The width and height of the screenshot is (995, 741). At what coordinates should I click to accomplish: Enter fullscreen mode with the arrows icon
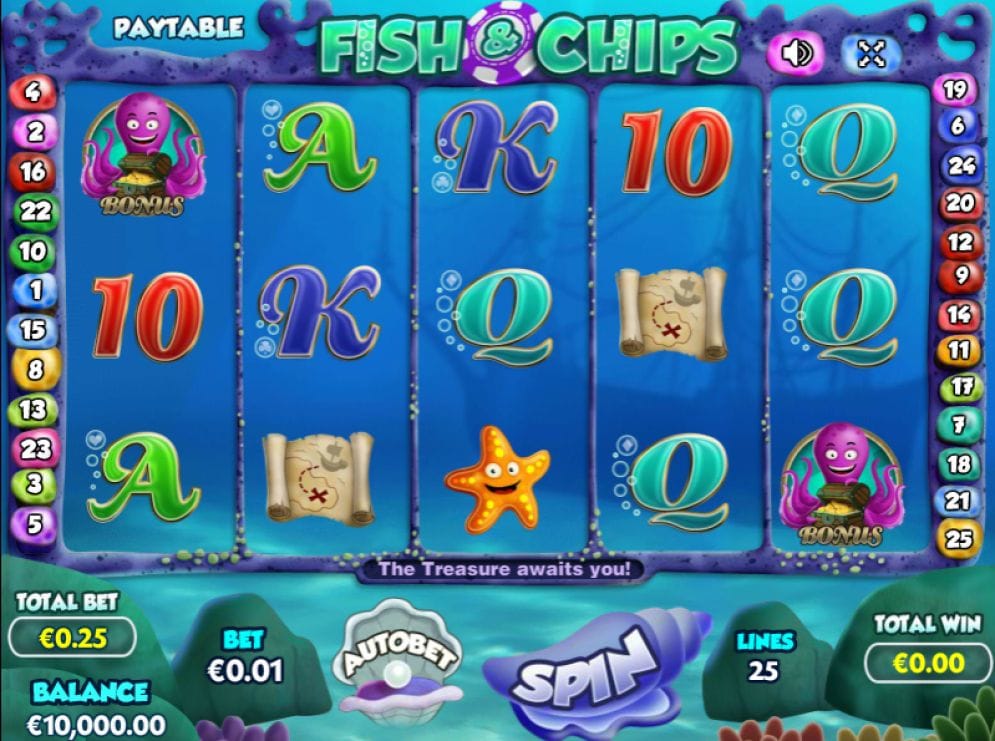pyautogui.click(x=871, y=53)
